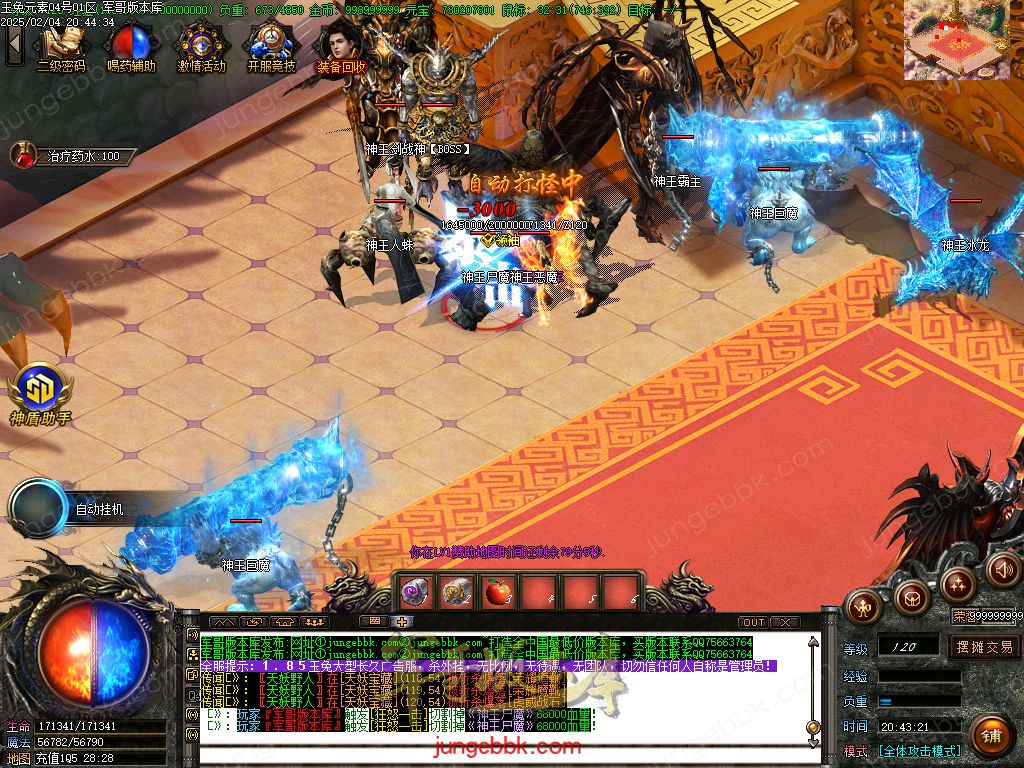Open the 激情活动 events icon

coord(201,45)
